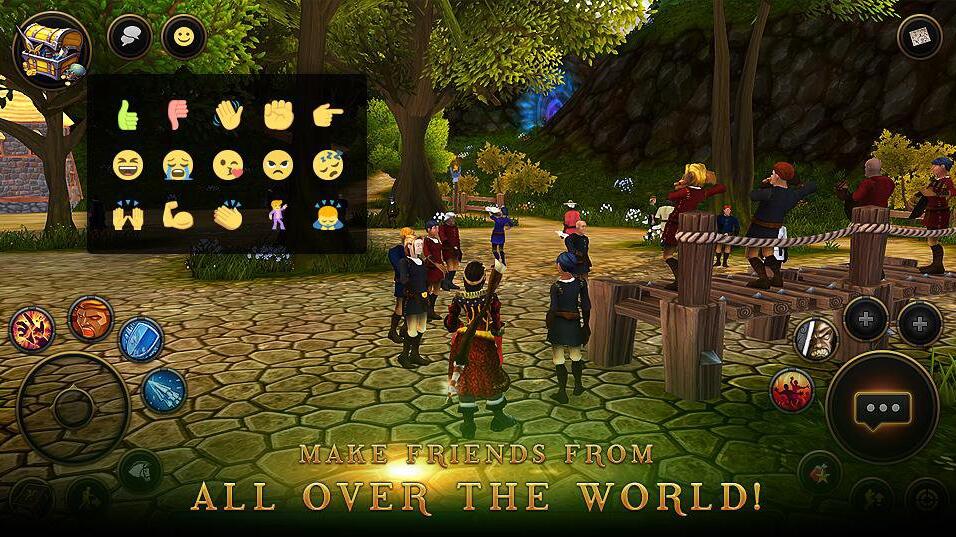Activate the blue arrow volley skill
Viewport: 956px width, 537px height.
click(x=164, y=390)
